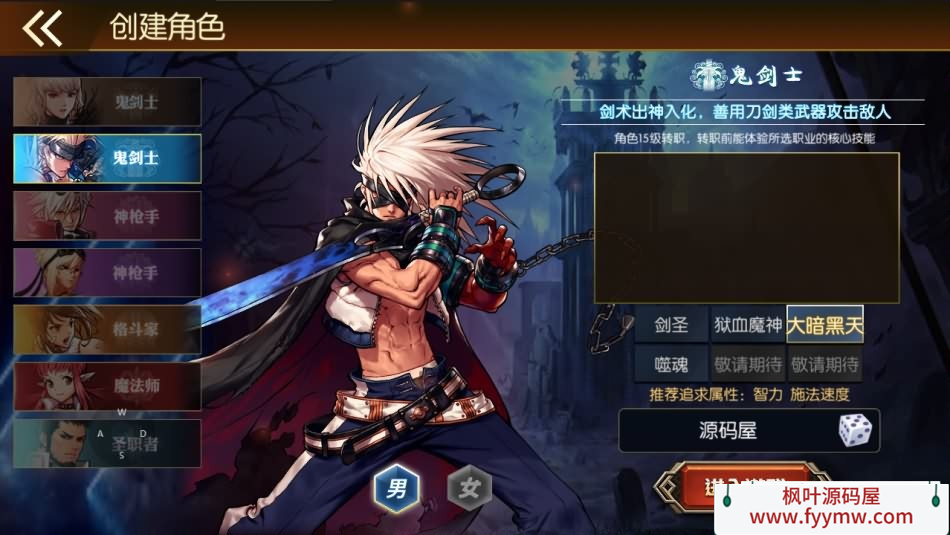Image resolution: width=950 pixels, height=535 pixels.
Task: Choose the 格斗家 class
Action: [107, 329]
